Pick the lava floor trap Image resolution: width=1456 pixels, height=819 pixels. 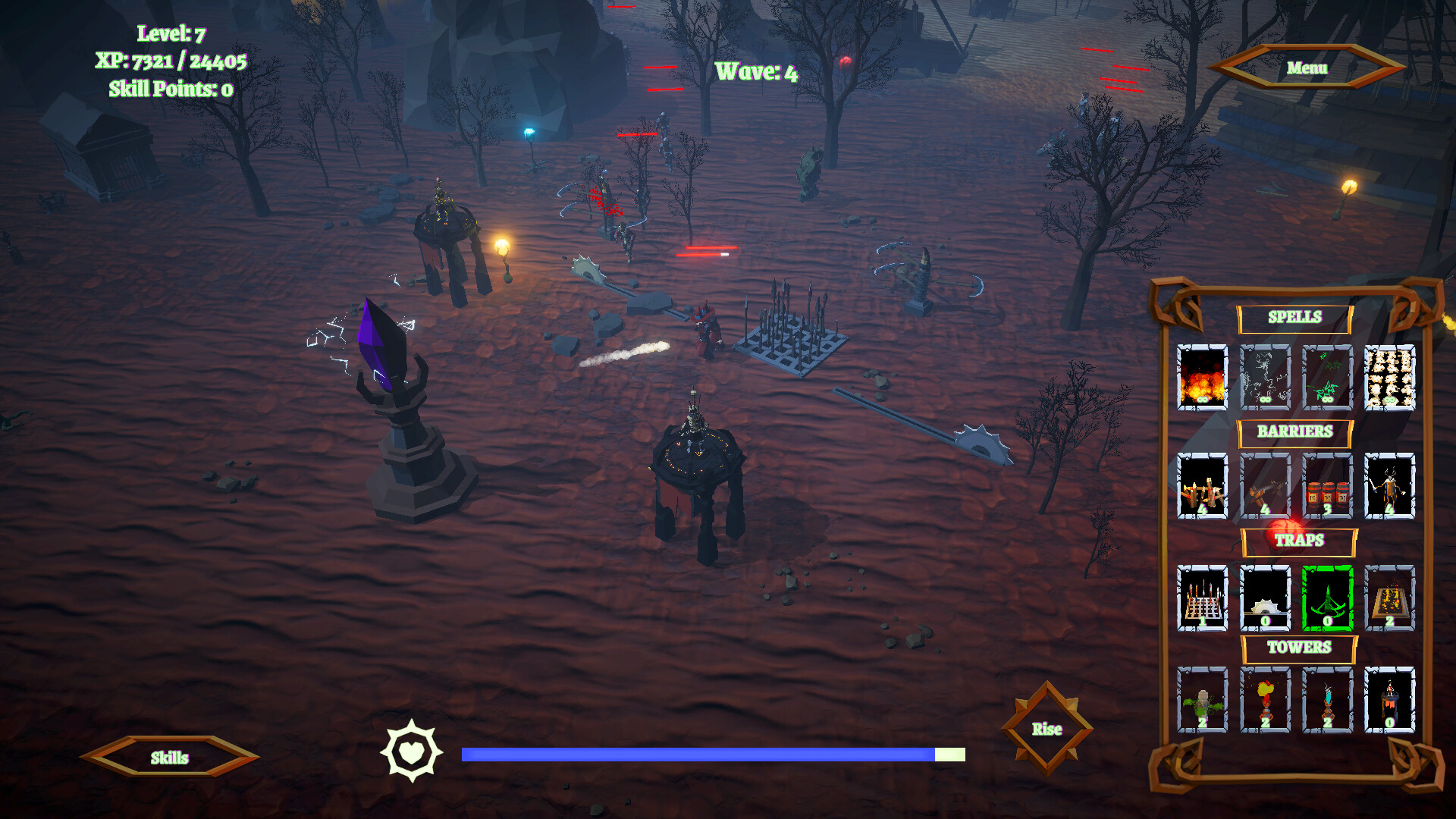click(1389, 598)
